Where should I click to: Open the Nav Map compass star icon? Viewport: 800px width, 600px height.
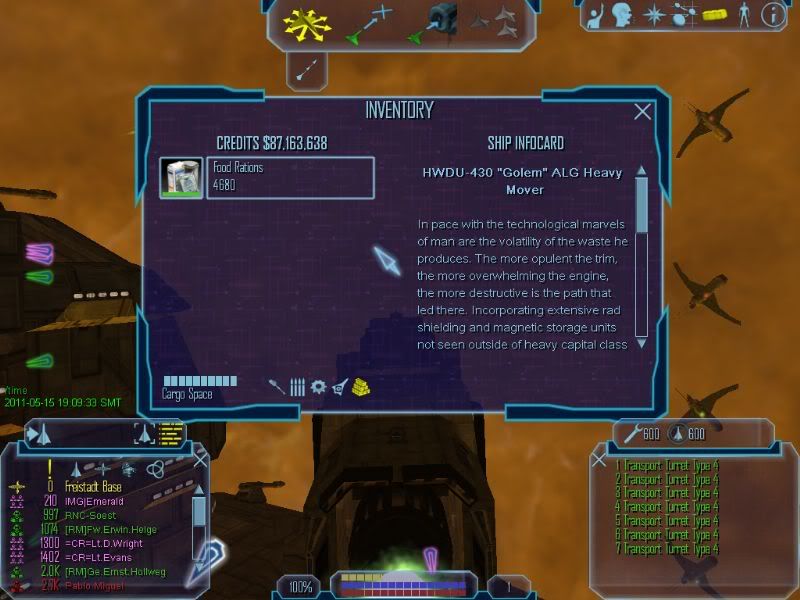click(654, 14)
